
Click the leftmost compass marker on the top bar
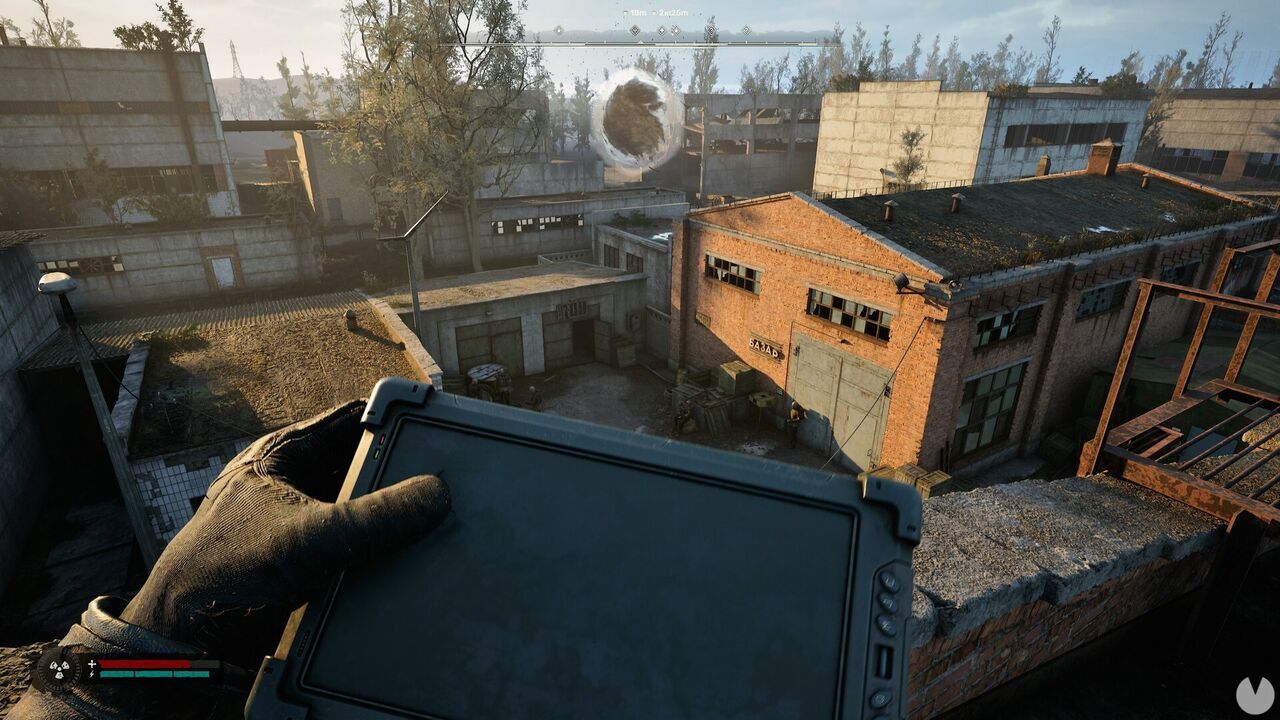(558, 30)
